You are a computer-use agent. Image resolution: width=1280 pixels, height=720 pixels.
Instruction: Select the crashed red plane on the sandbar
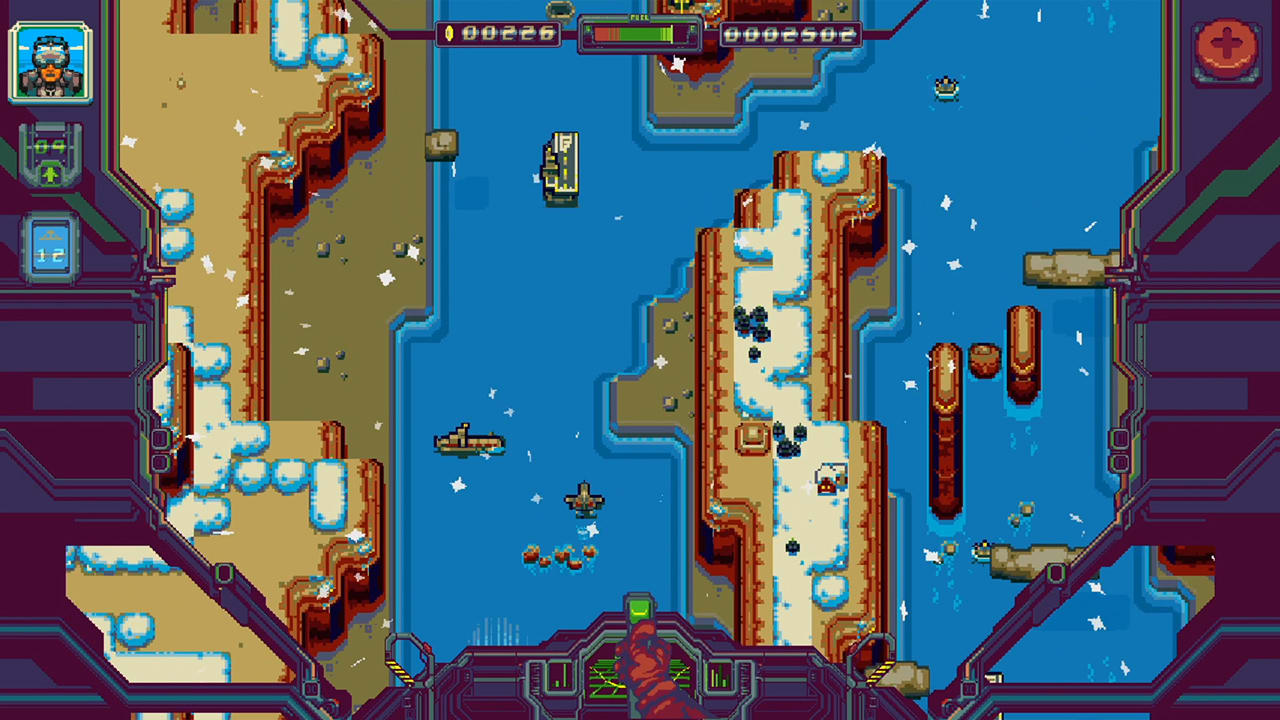(829, 480)
